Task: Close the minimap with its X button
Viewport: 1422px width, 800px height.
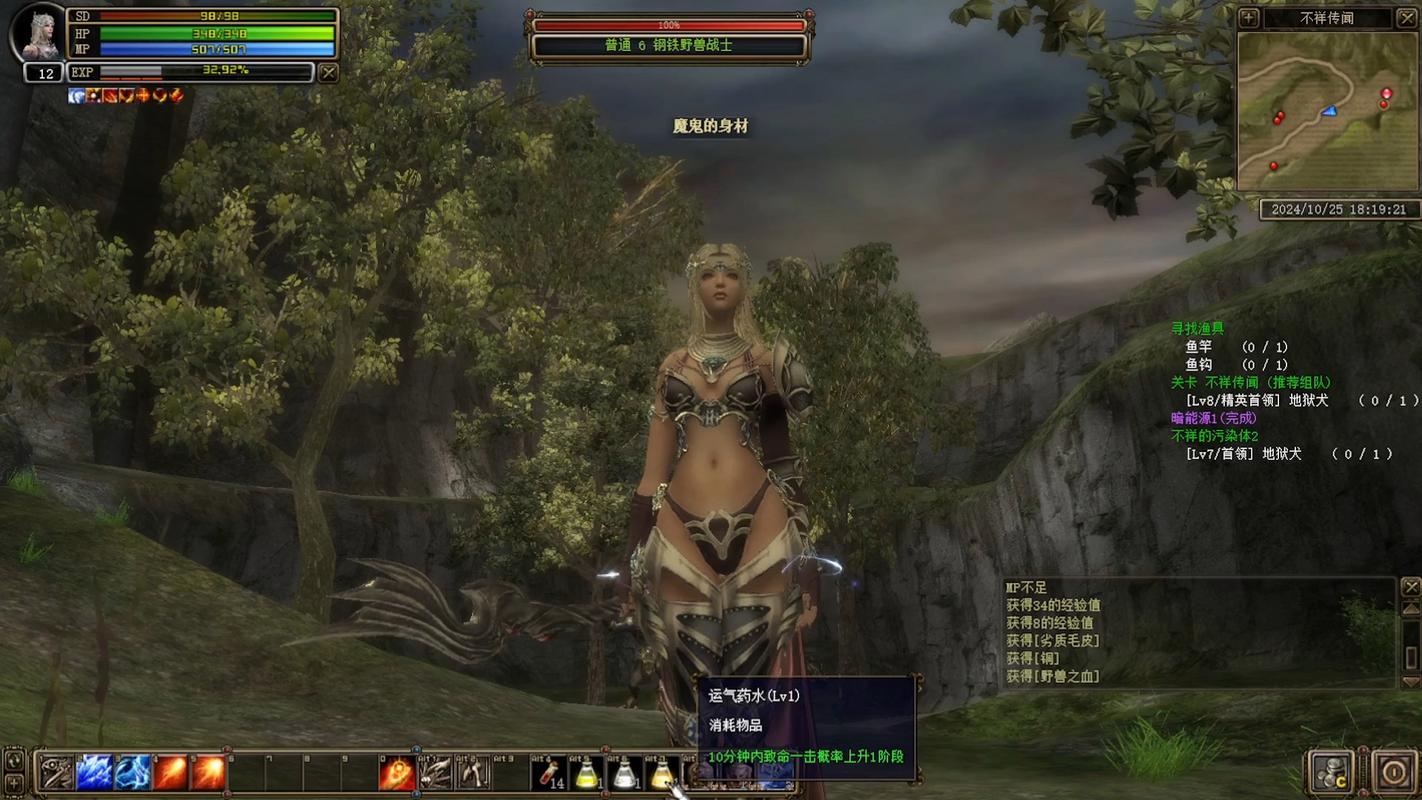Action: [x=1407, y=18]
